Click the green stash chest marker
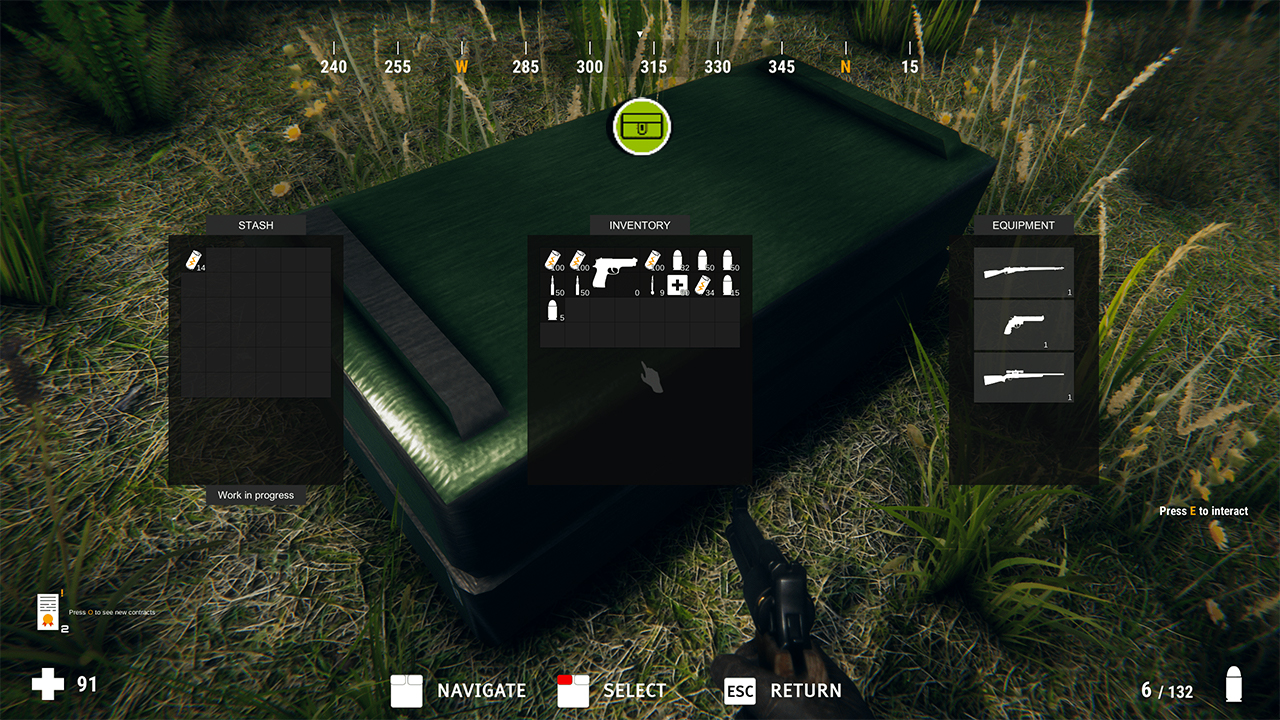Screen dimensions: 1280x720 pyautogui.click(x=641, y=127)
